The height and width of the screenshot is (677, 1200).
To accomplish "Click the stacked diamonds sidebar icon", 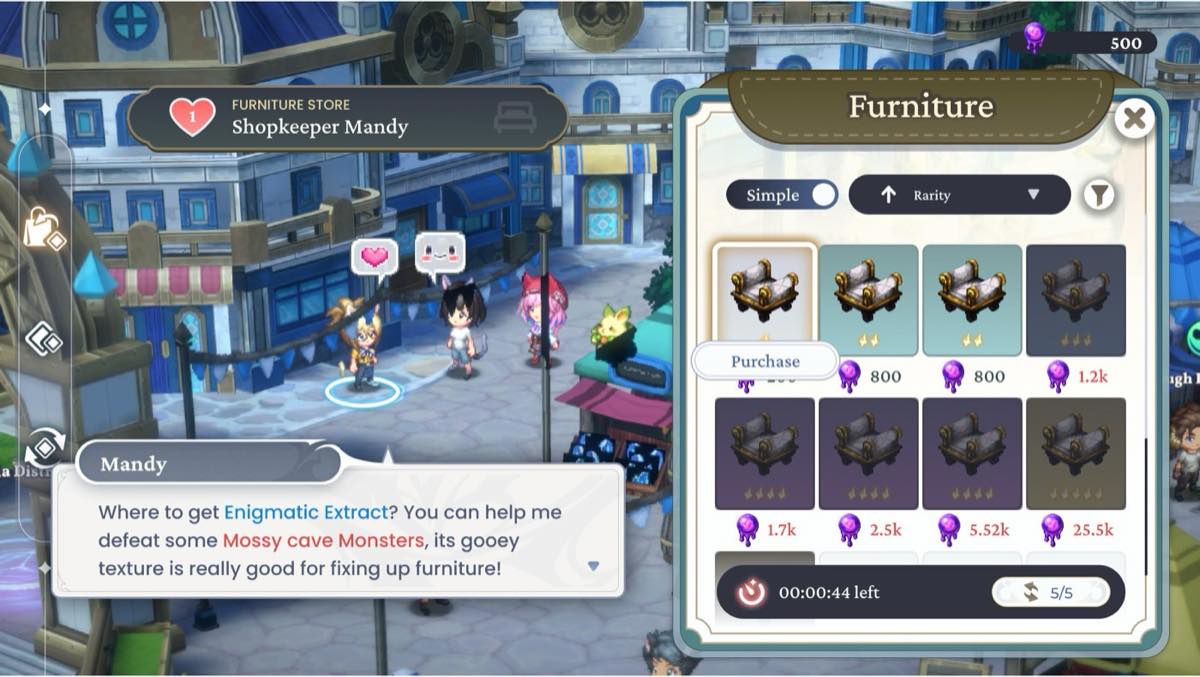I will coord(44,339).
